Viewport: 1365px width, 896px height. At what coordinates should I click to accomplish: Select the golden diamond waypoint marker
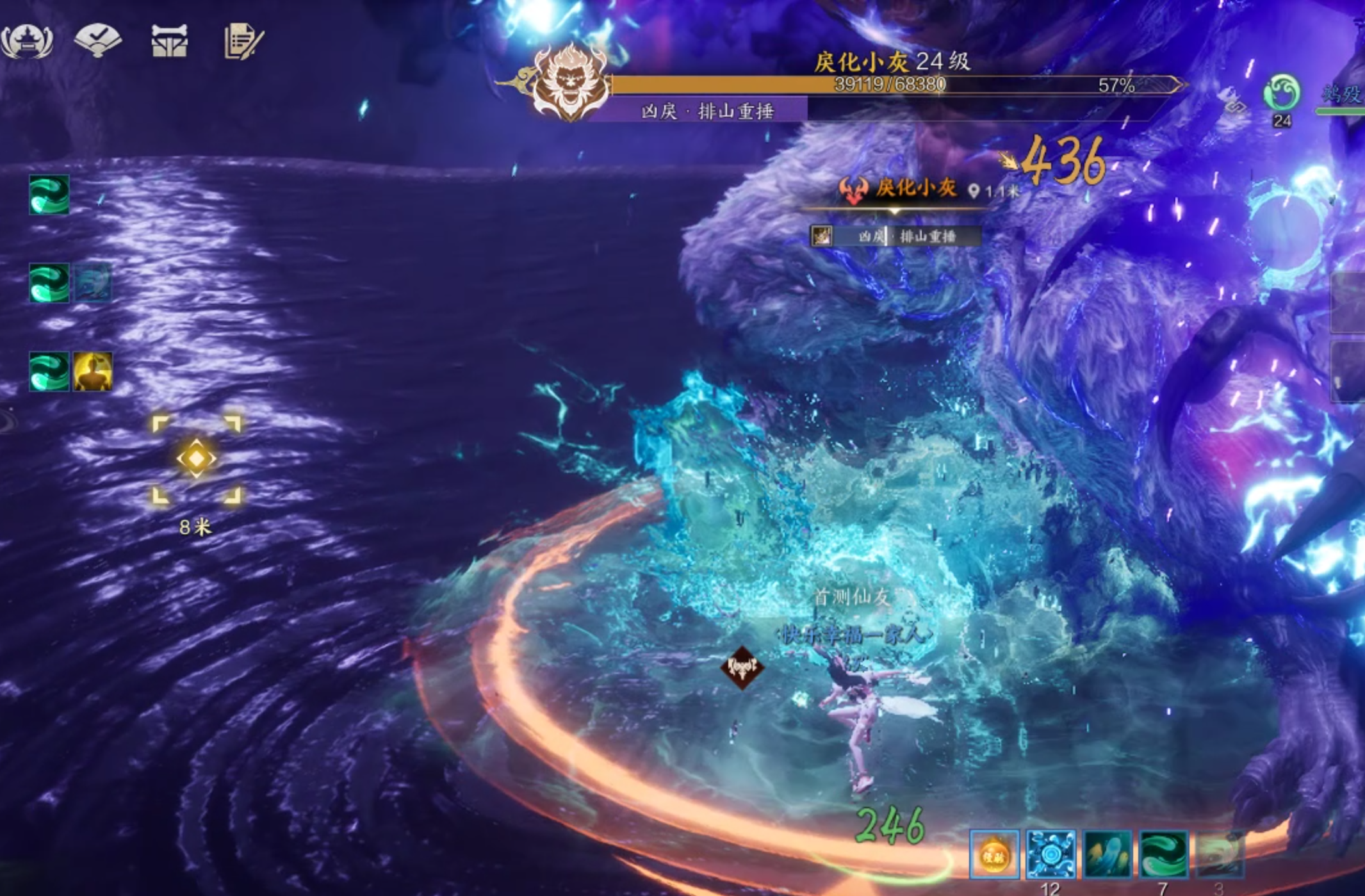point(196,459)
